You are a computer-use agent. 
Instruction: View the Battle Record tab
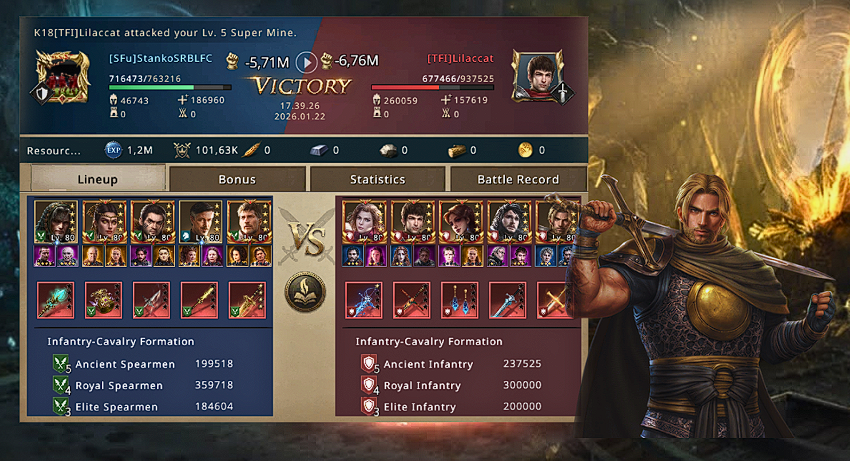[x=517, y=179]
